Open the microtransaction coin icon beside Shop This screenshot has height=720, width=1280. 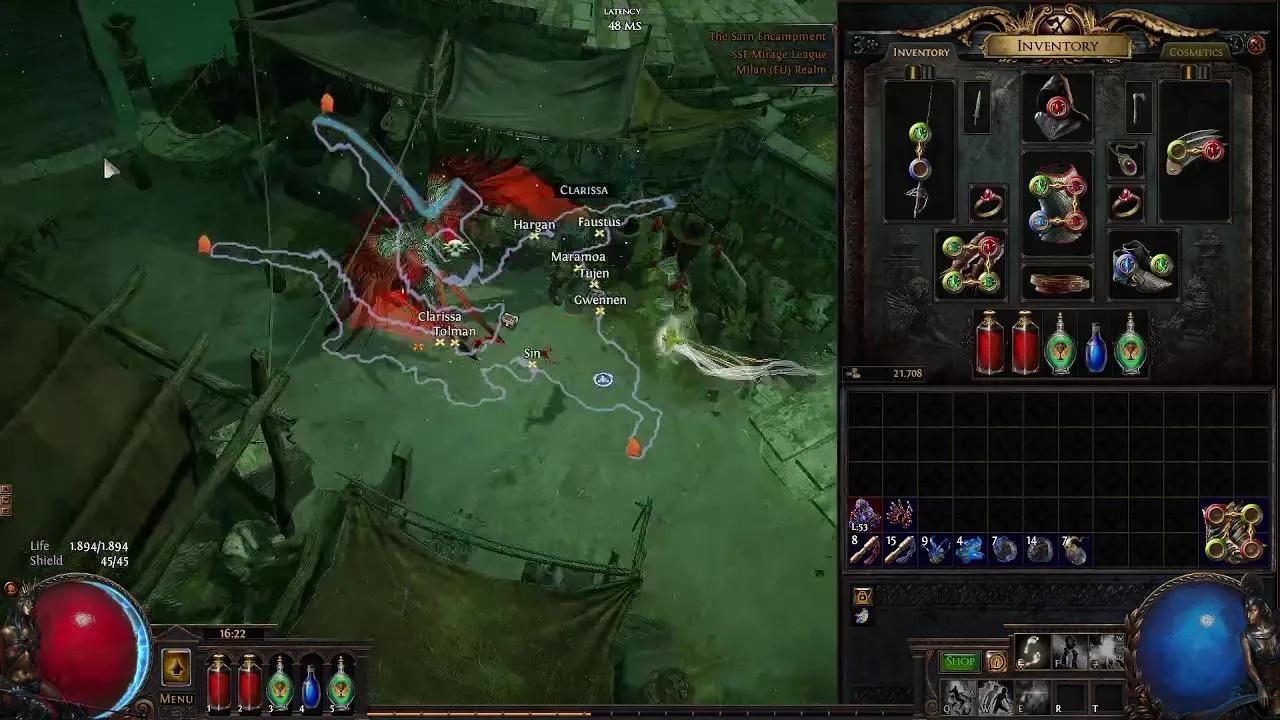(996, 661)
